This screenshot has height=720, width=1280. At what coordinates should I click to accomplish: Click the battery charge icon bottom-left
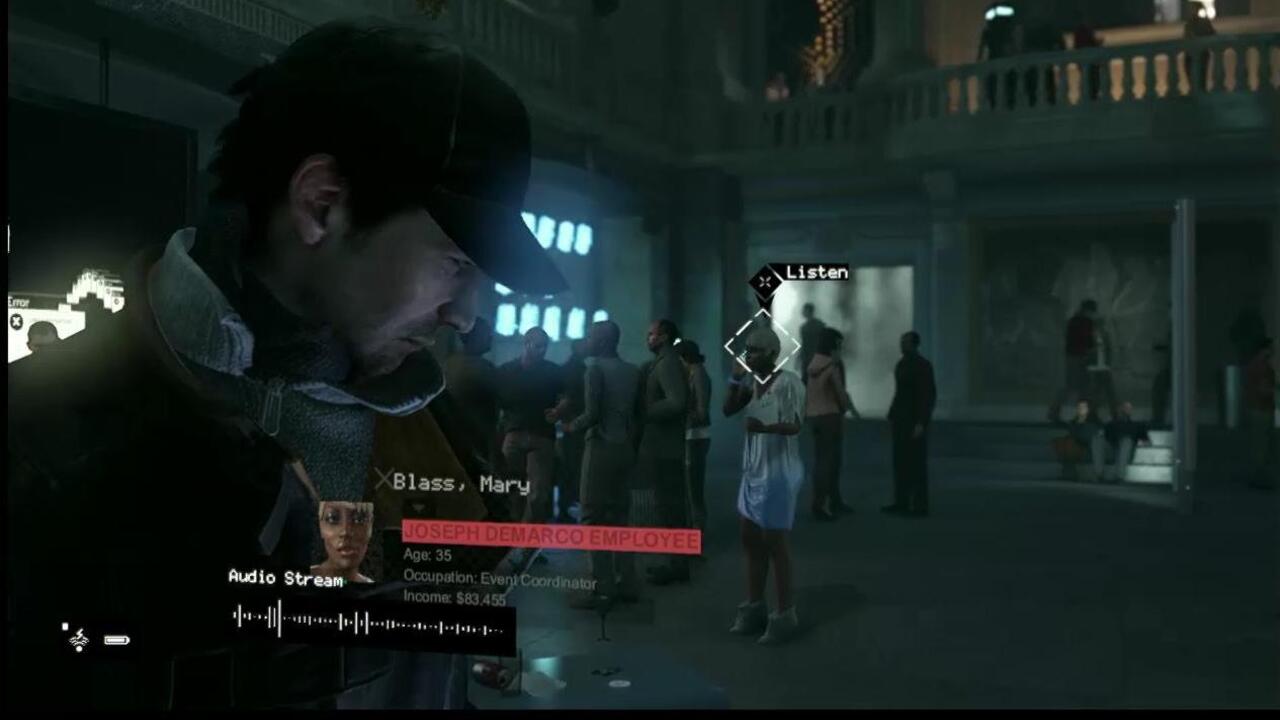coord(117,640)
